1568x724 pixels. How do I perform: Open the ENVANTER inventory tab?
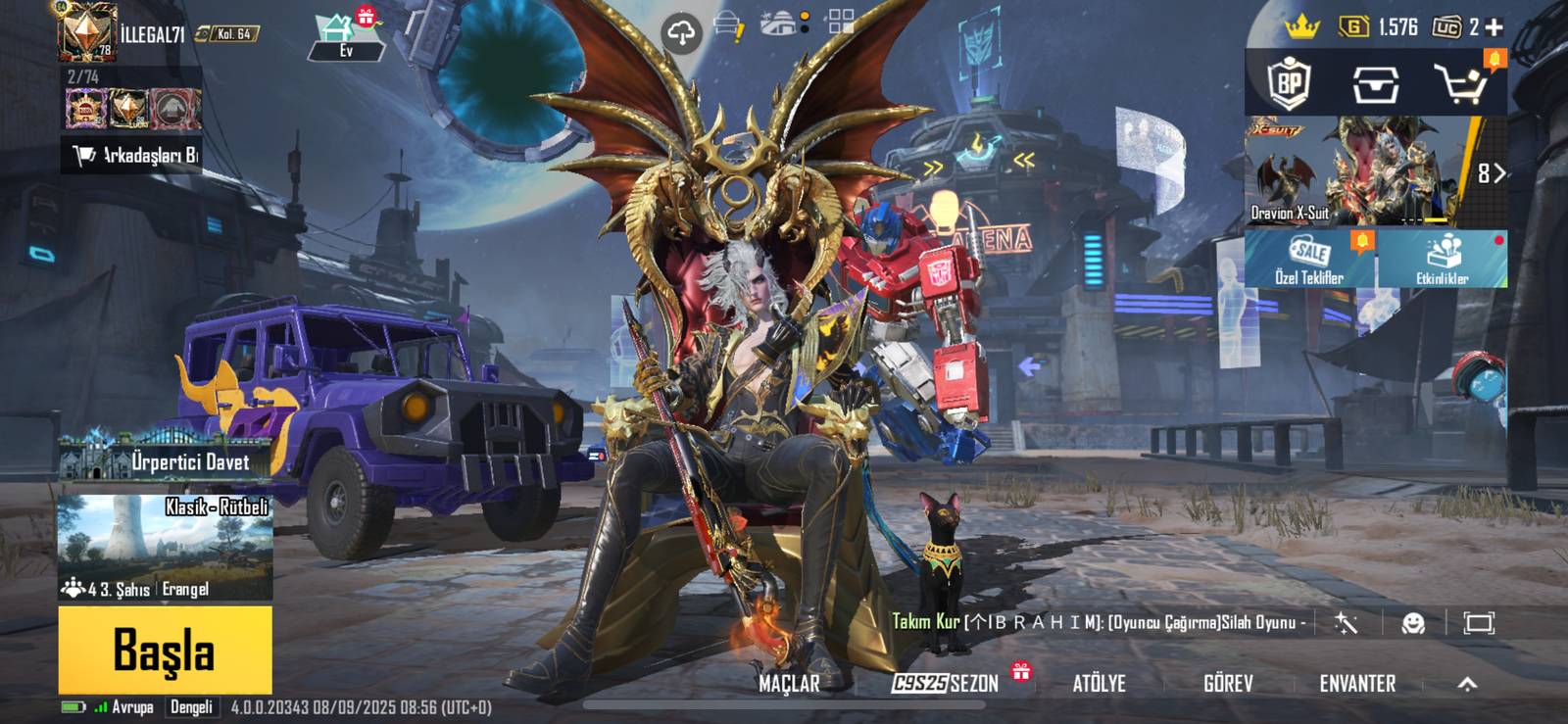(x=1357, y=684)
